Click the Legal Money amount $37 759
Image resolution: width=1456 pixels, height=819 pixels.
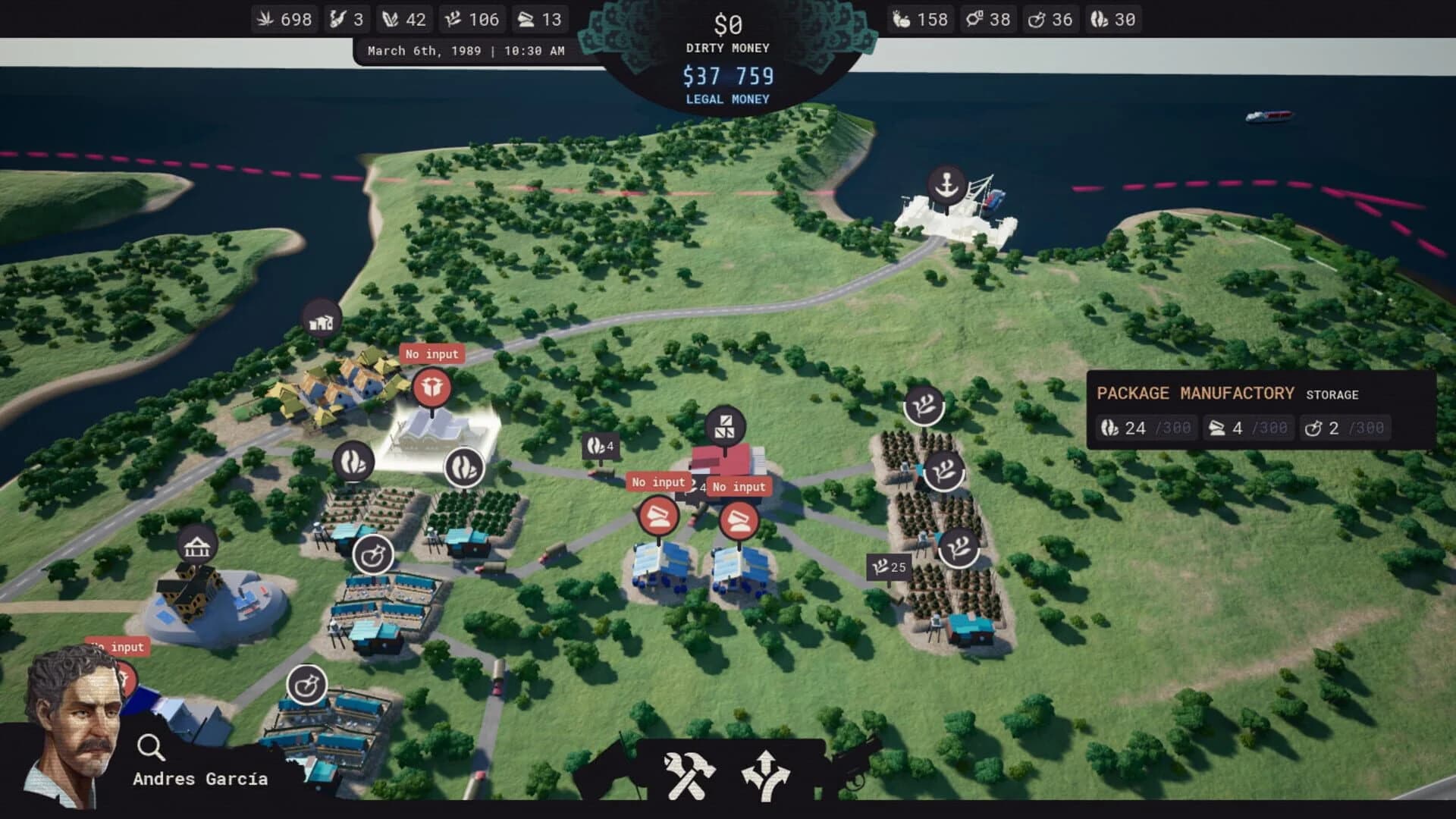point(726,75)
